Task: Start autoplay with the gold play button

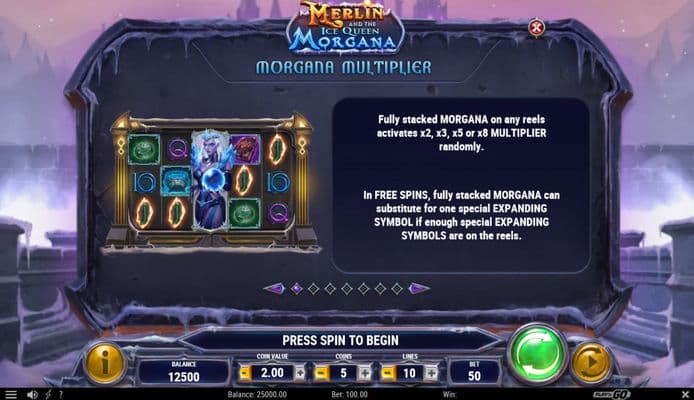Action: [x=591, y=363]
